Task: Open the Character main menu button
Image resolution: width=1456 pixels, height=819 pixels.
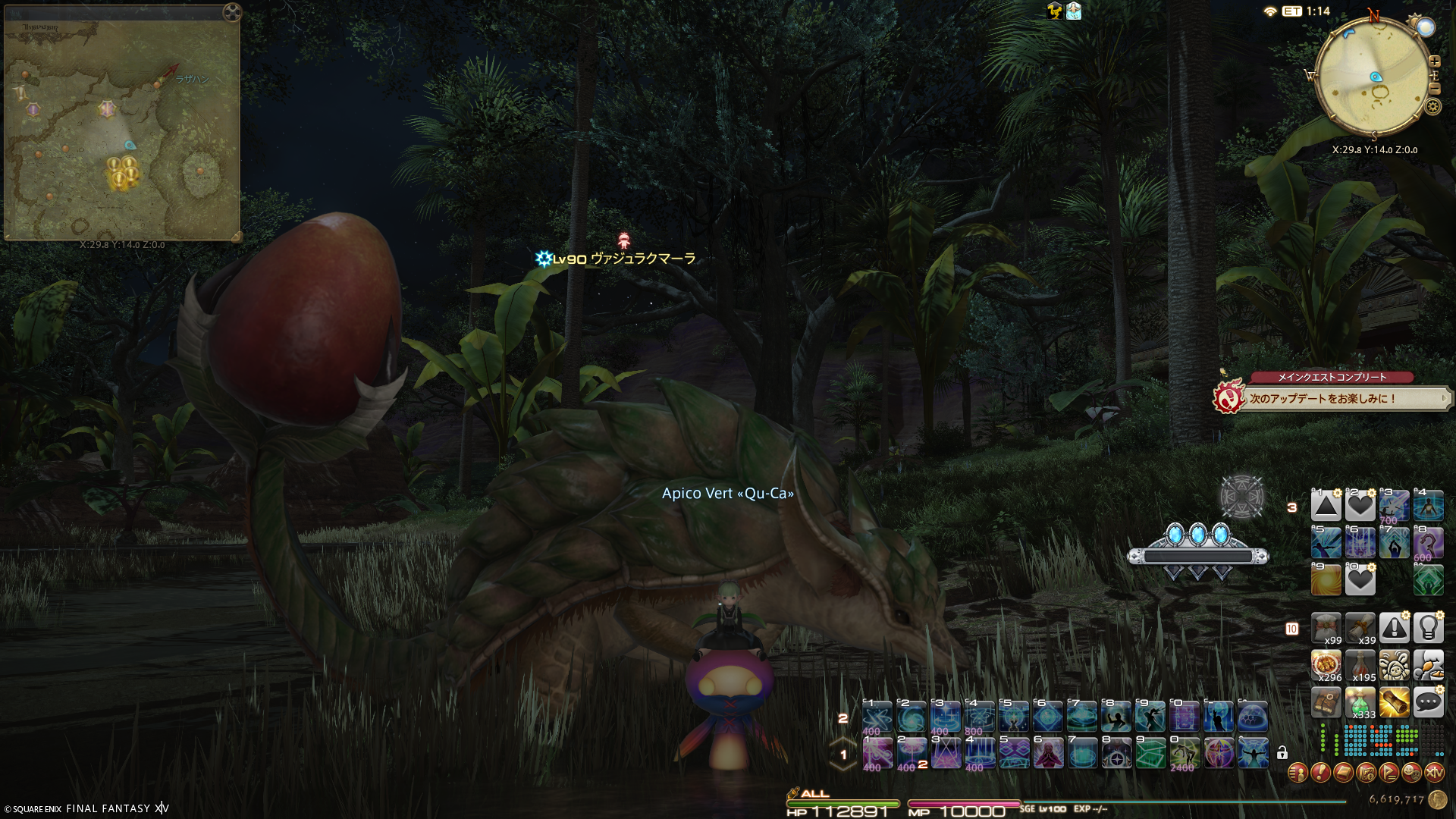Action: (x=1298, y=773)
